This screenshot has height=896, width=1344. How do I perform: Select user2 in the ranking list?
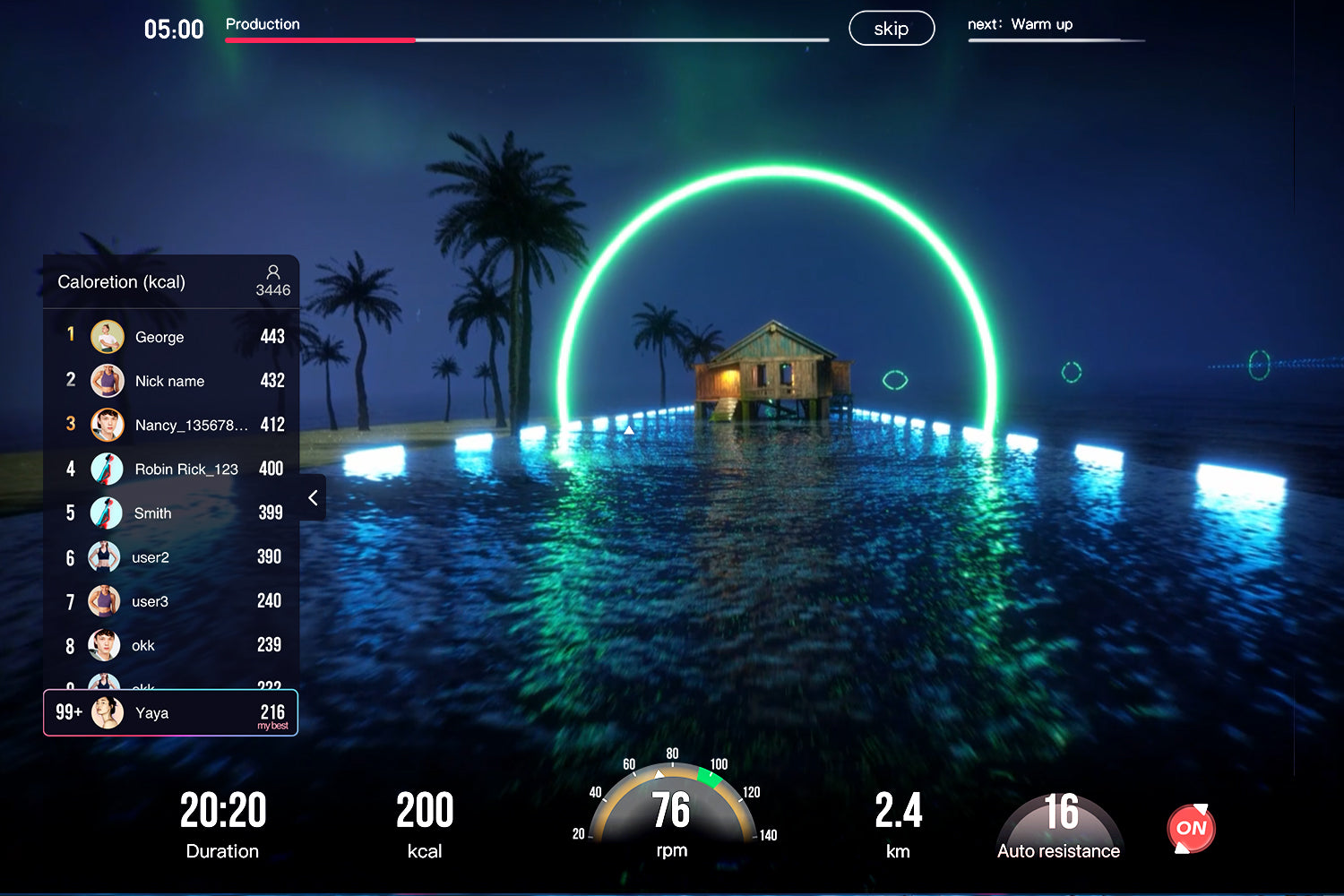point(170,556)
